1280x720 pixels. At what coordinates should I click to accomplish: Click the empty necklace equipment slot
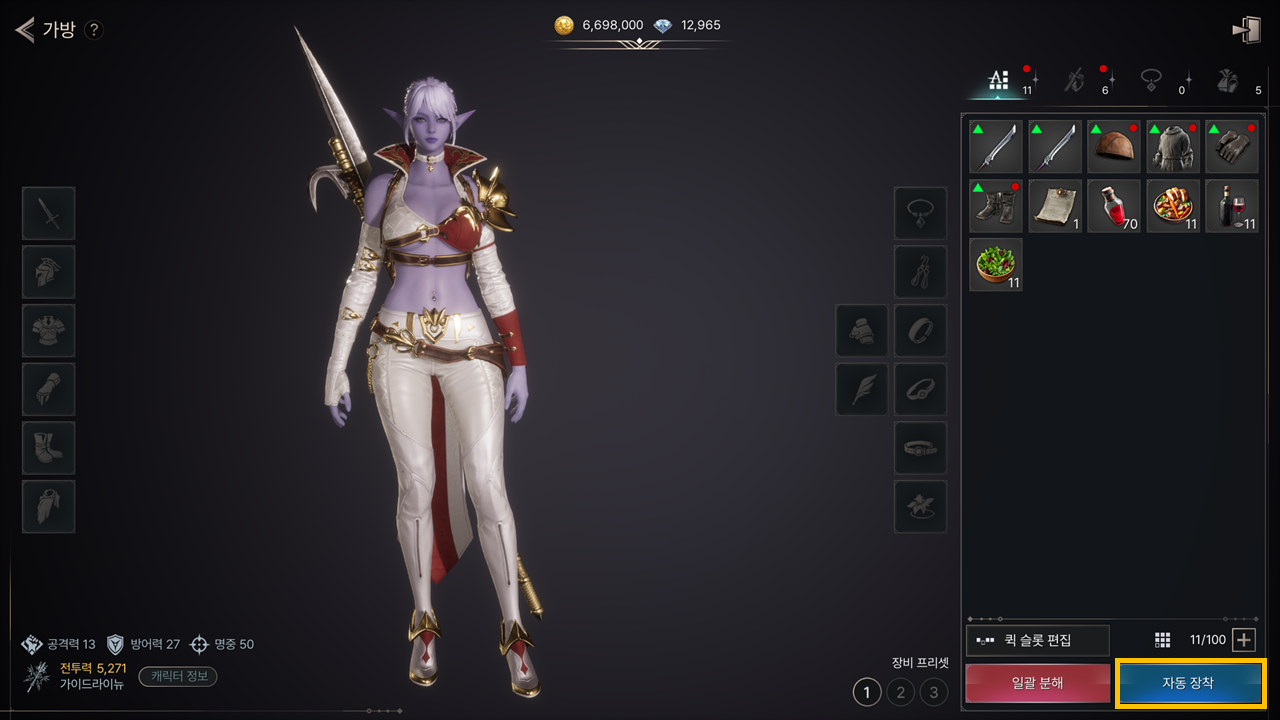(920, 213)
